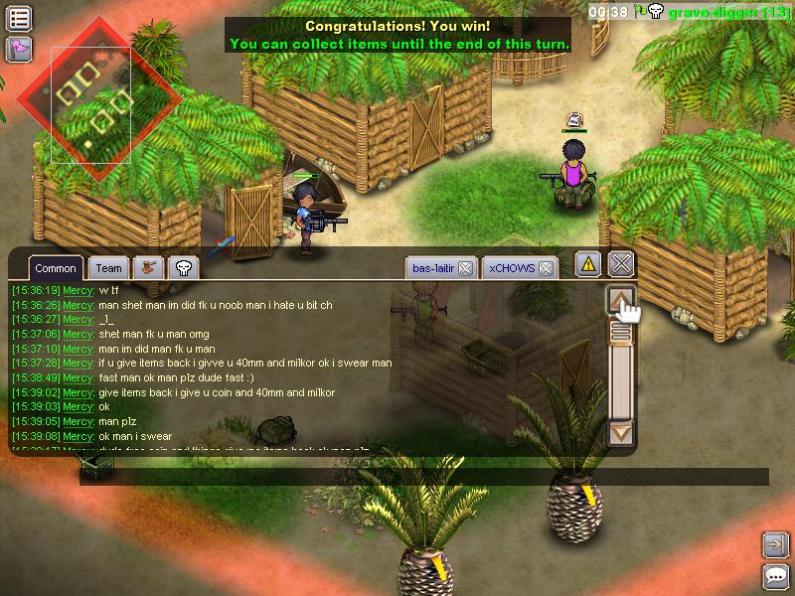Switch to the Common chat tab
Image resolution: width=795 pixels, height=596 pixels.
56,268
